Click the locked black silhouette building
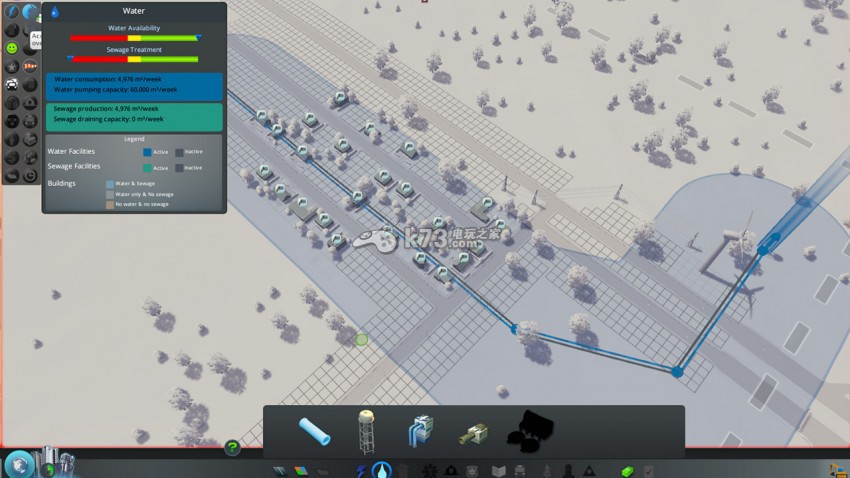Viewport: 850px width, 478px height. [530, 431]
